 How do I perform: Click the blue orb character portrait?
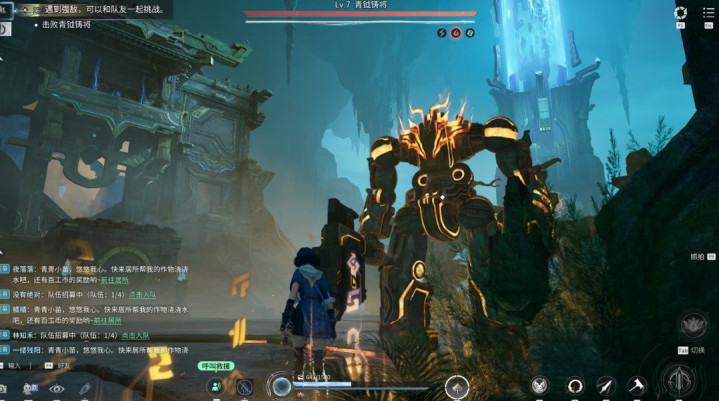tap(281, 386)
